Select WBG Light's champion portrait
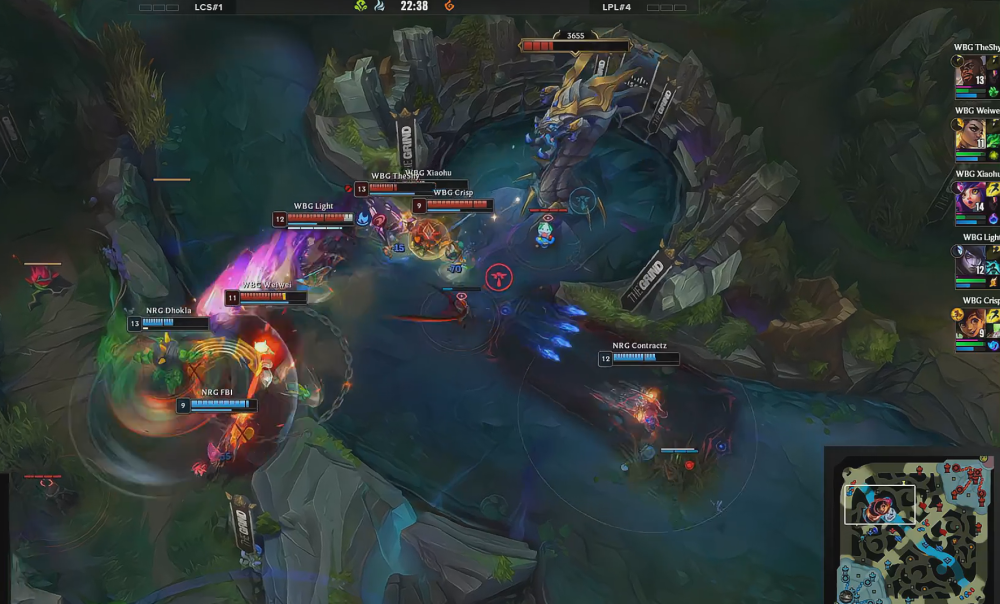The height and width of the screenshot is (604, 1000). tap(970, 262)
